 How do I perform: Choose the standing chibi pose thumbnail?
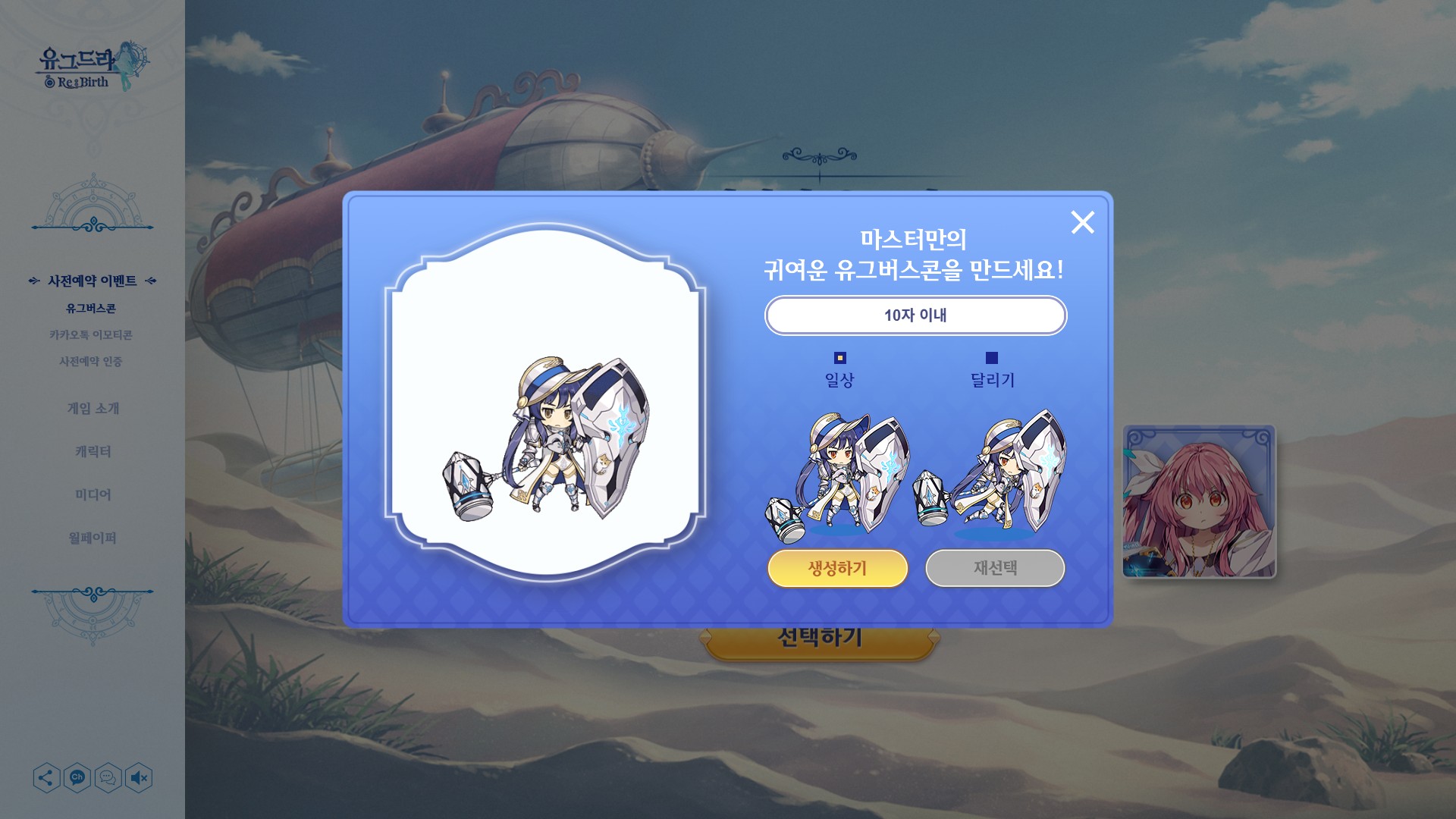pyautogui.click(x=839, y=475)
